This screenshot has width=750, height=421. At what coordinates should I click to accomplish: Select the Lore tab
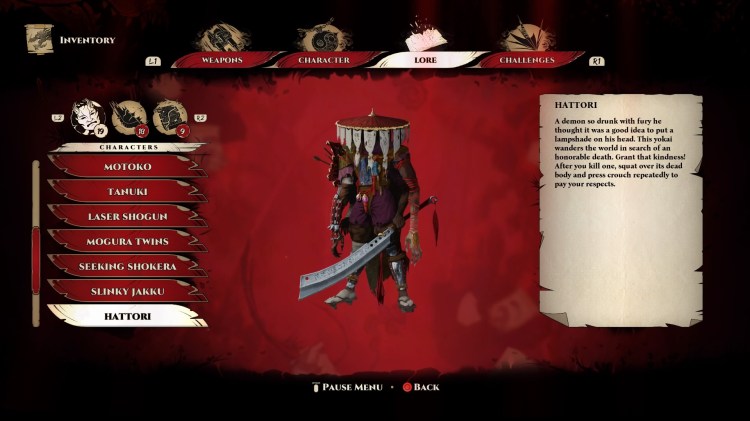click(424, 60)
